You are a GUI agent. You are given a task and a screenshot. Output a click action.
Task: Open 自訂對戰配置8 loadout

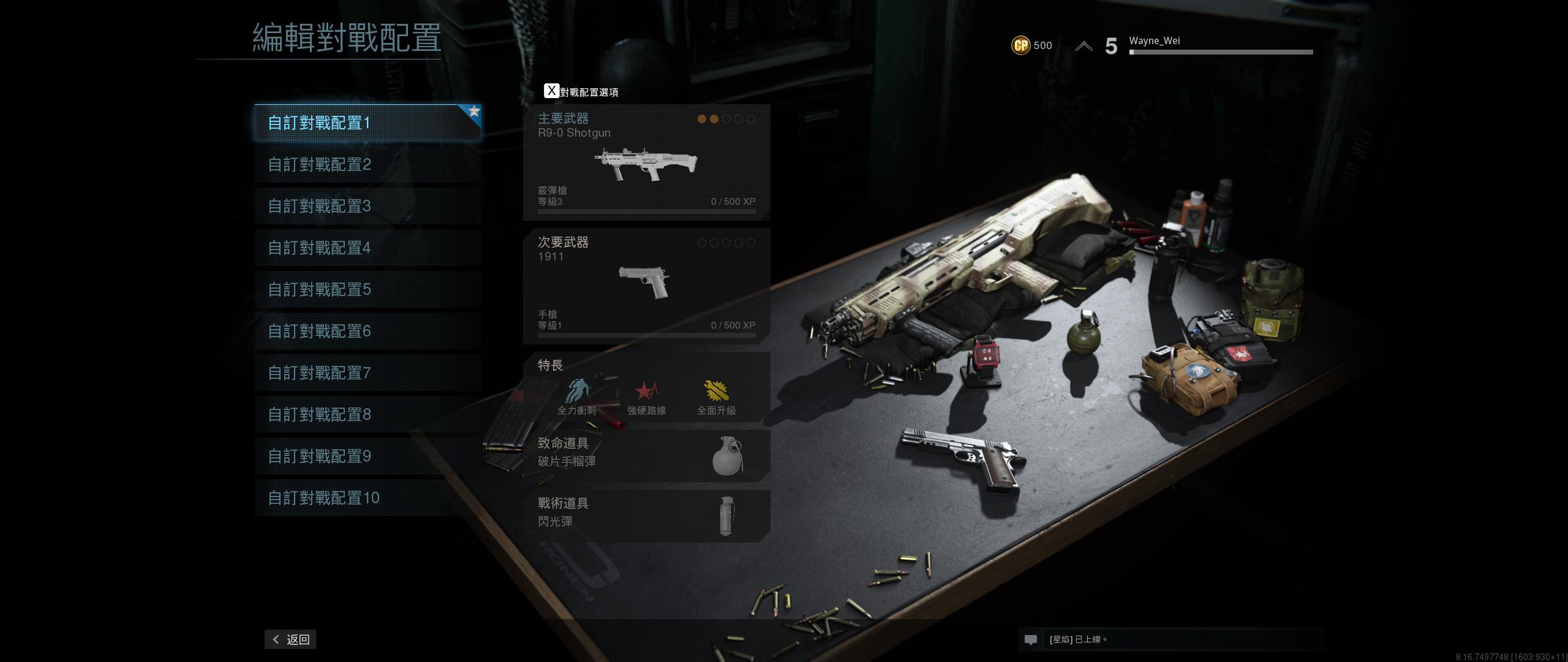click(x=367, y=415)
